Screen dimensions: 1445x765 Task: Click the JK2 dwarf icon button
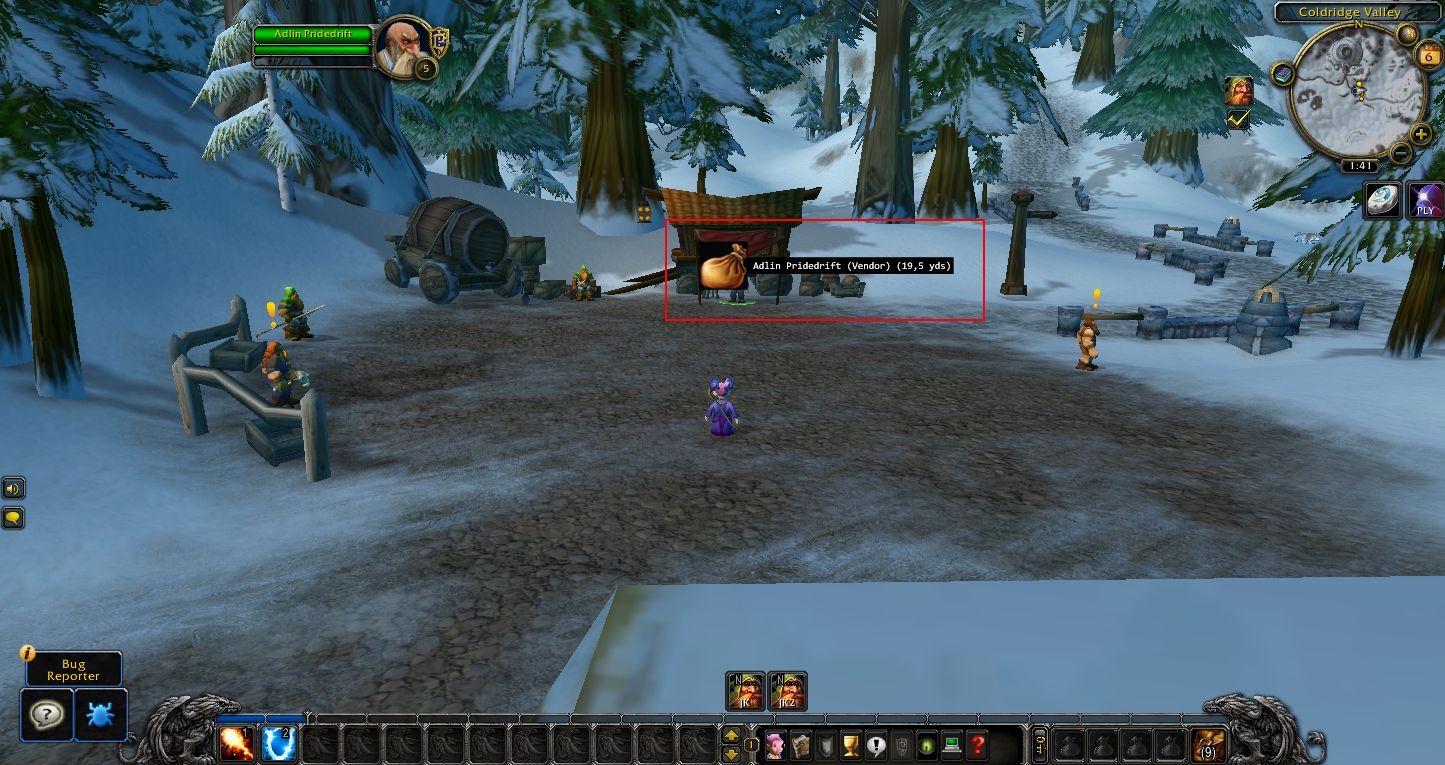(788, 691)
